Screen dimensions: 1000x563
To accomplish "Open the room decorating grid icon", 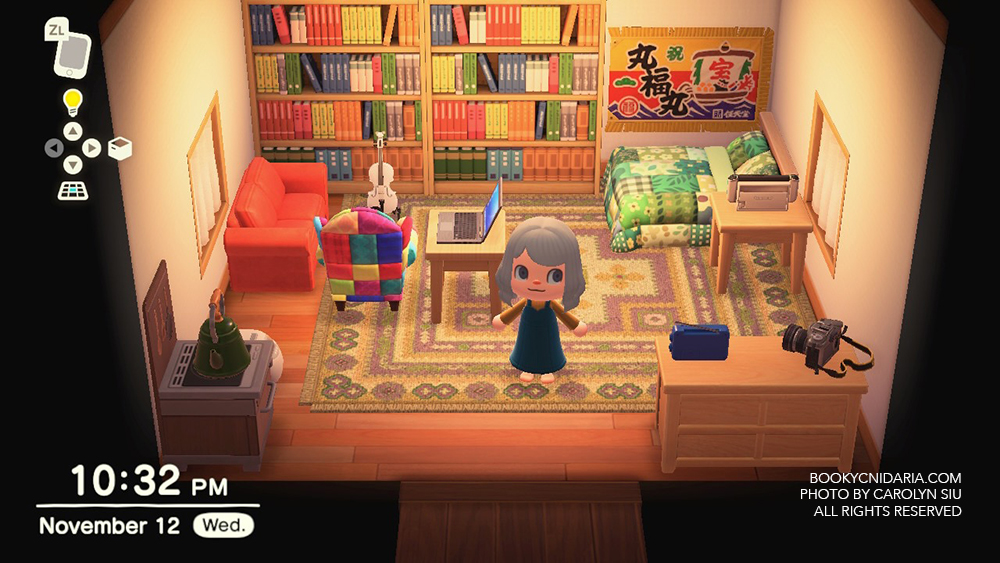I will 72,190.
